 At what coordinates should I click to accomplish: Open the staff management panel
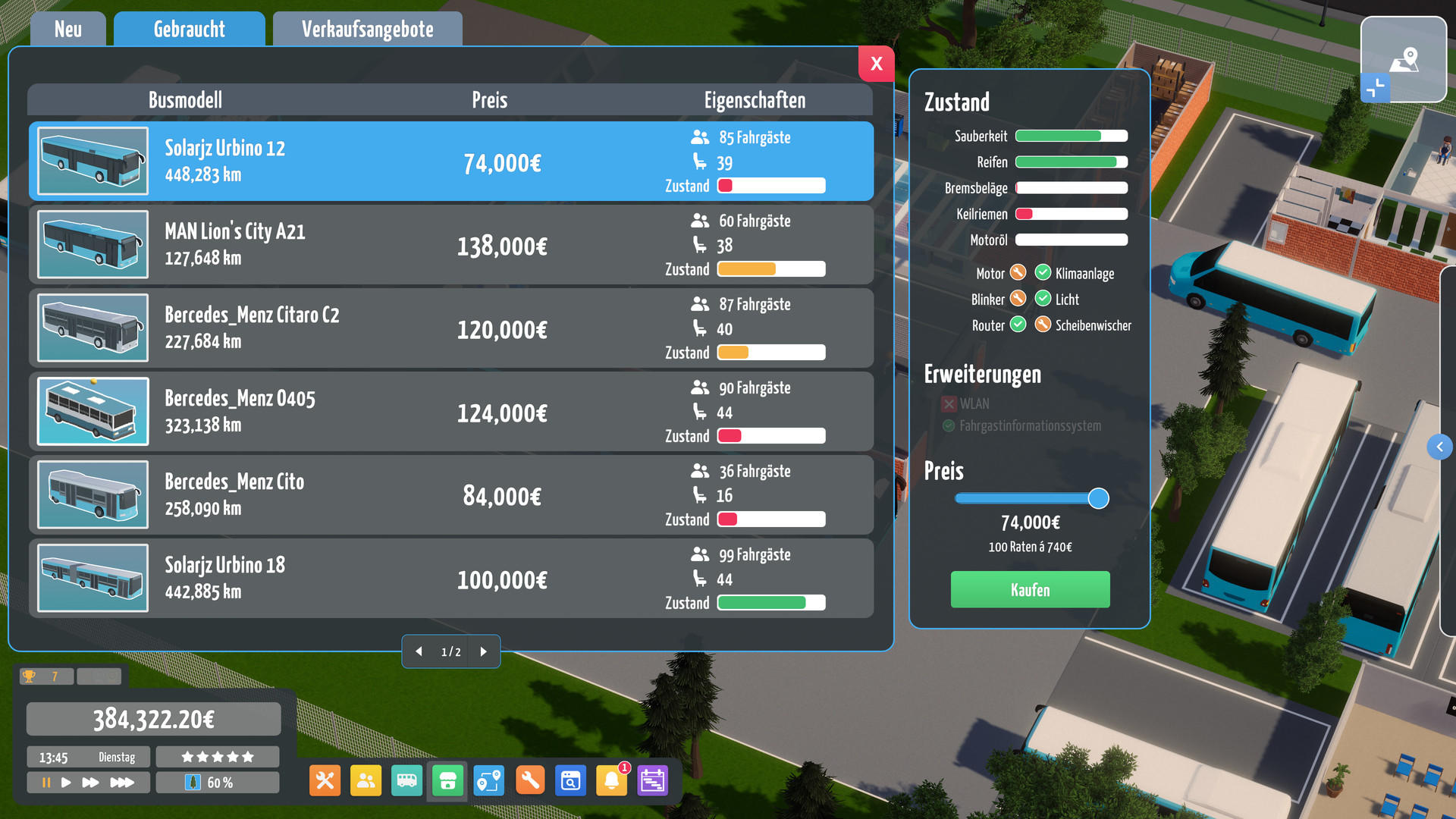point(366,780)
